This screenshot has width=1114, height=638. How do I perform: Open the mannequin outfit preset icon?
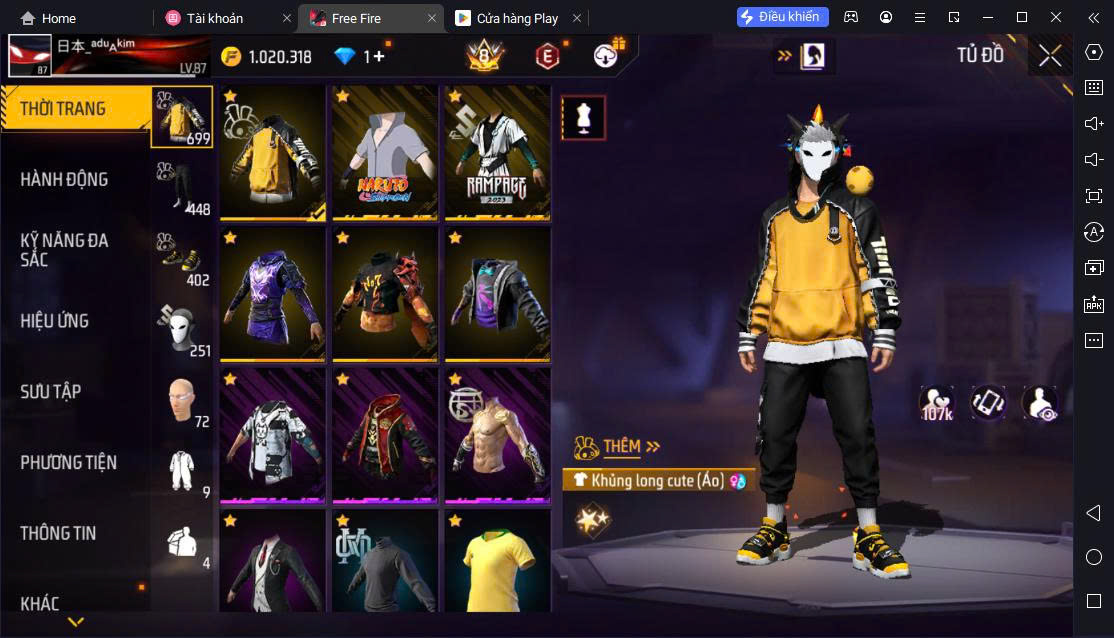pyautogui.click(x=583, y=119)
